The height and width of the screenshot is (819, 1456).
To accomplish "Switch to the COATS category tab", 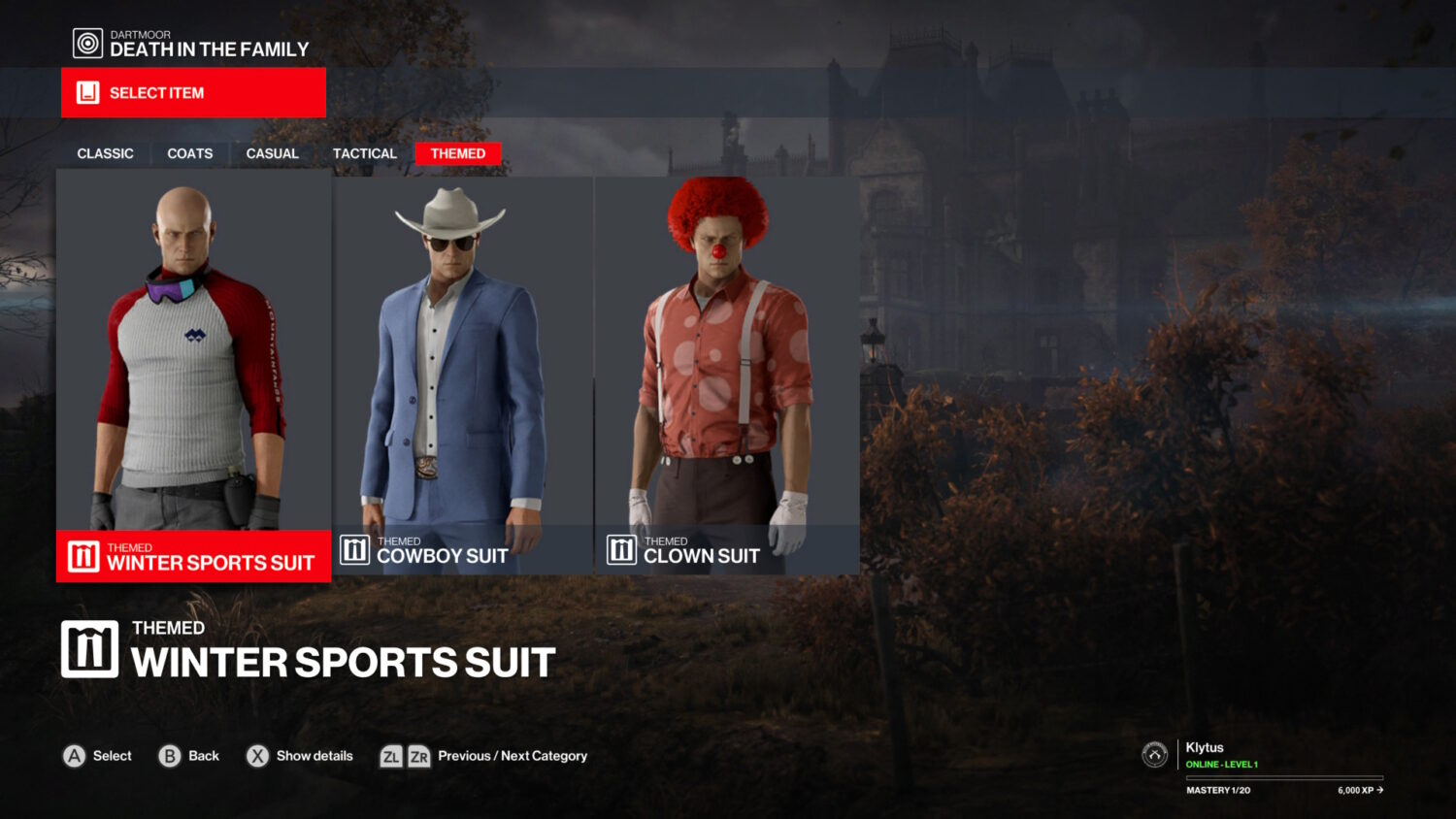I will click(189, 153).
